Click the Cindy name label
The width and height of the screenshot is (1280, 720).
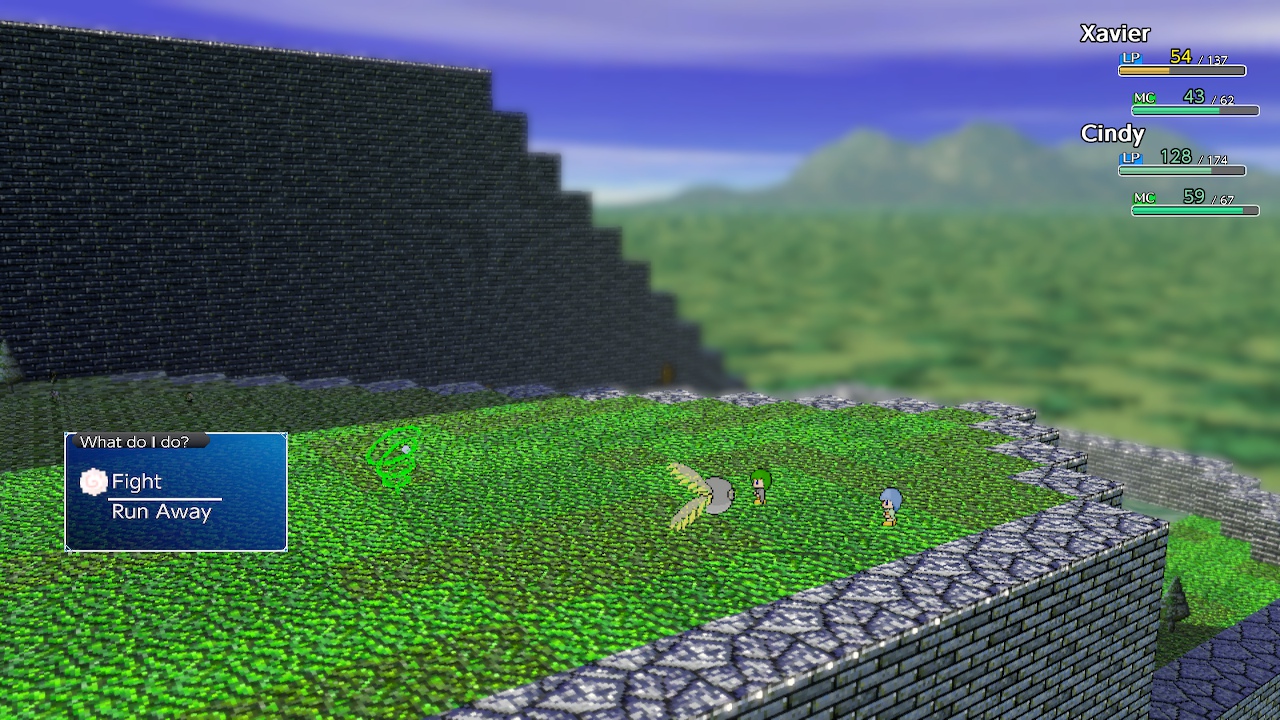coord(1112,134)
